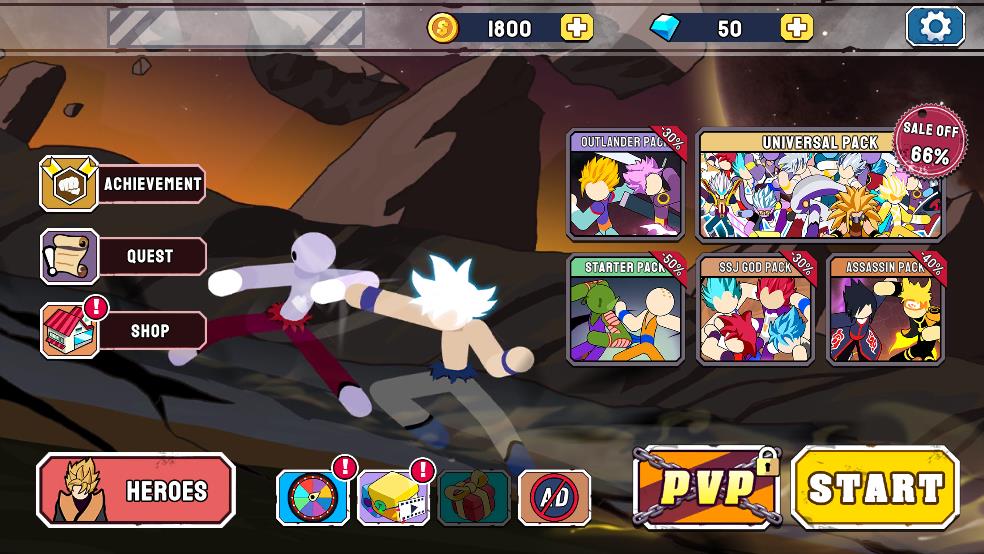Open the video reward chest icon

click(x=394, y=497)
